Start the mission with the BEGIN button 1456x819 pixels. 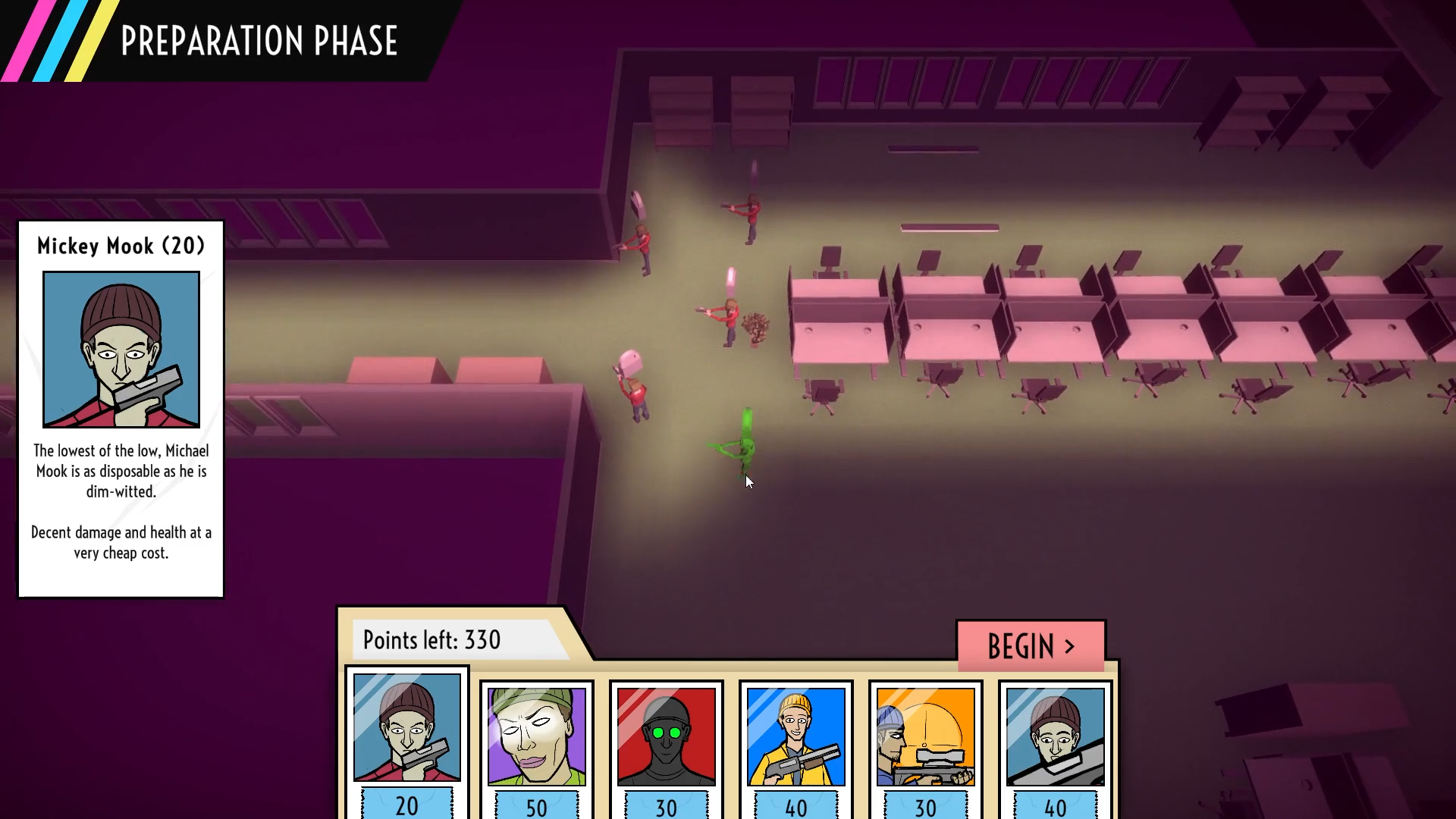click(1031, 646)
